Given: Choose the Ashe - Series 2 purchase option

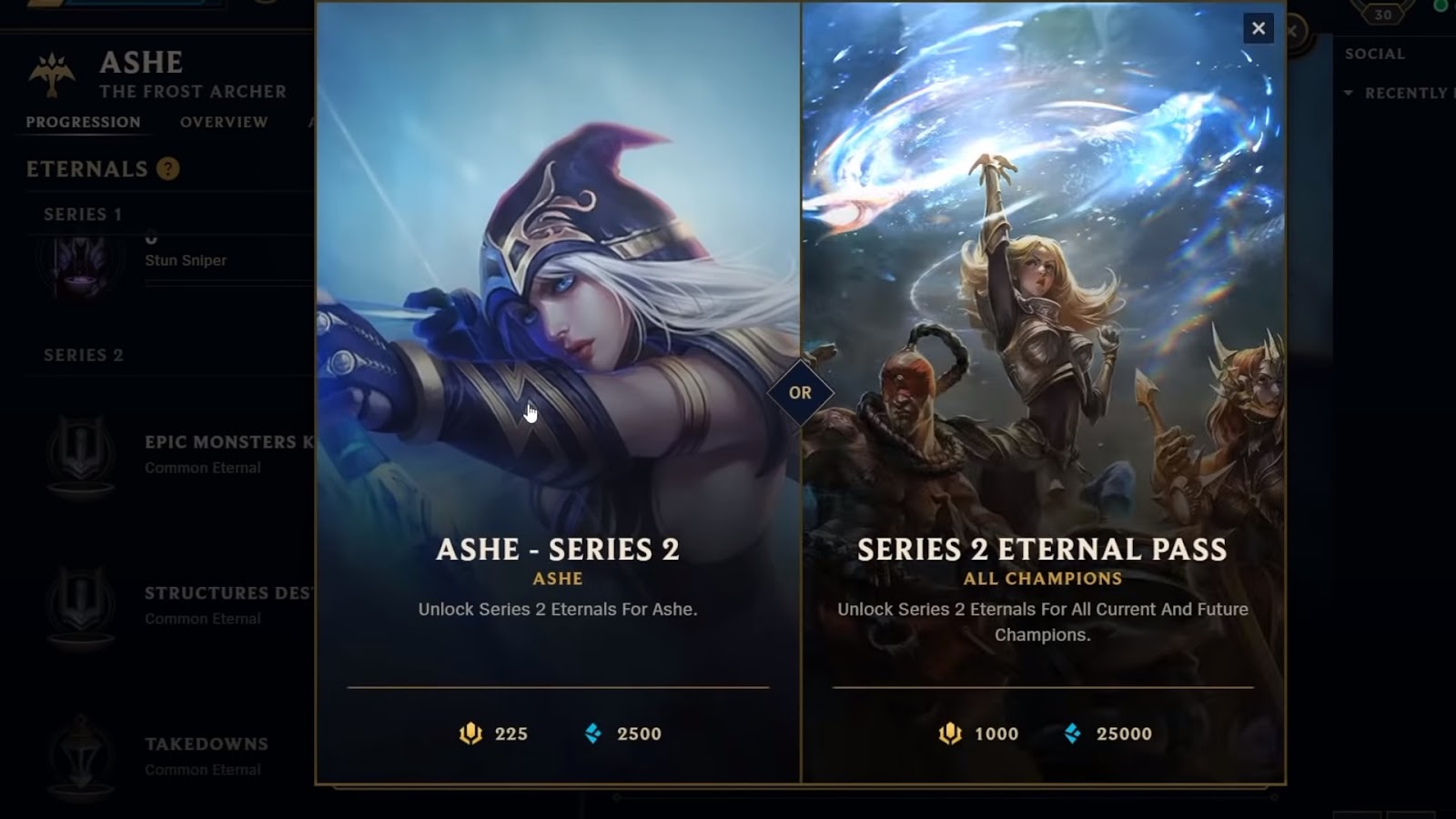Looking at the screenshot, I should coord(558,550).
